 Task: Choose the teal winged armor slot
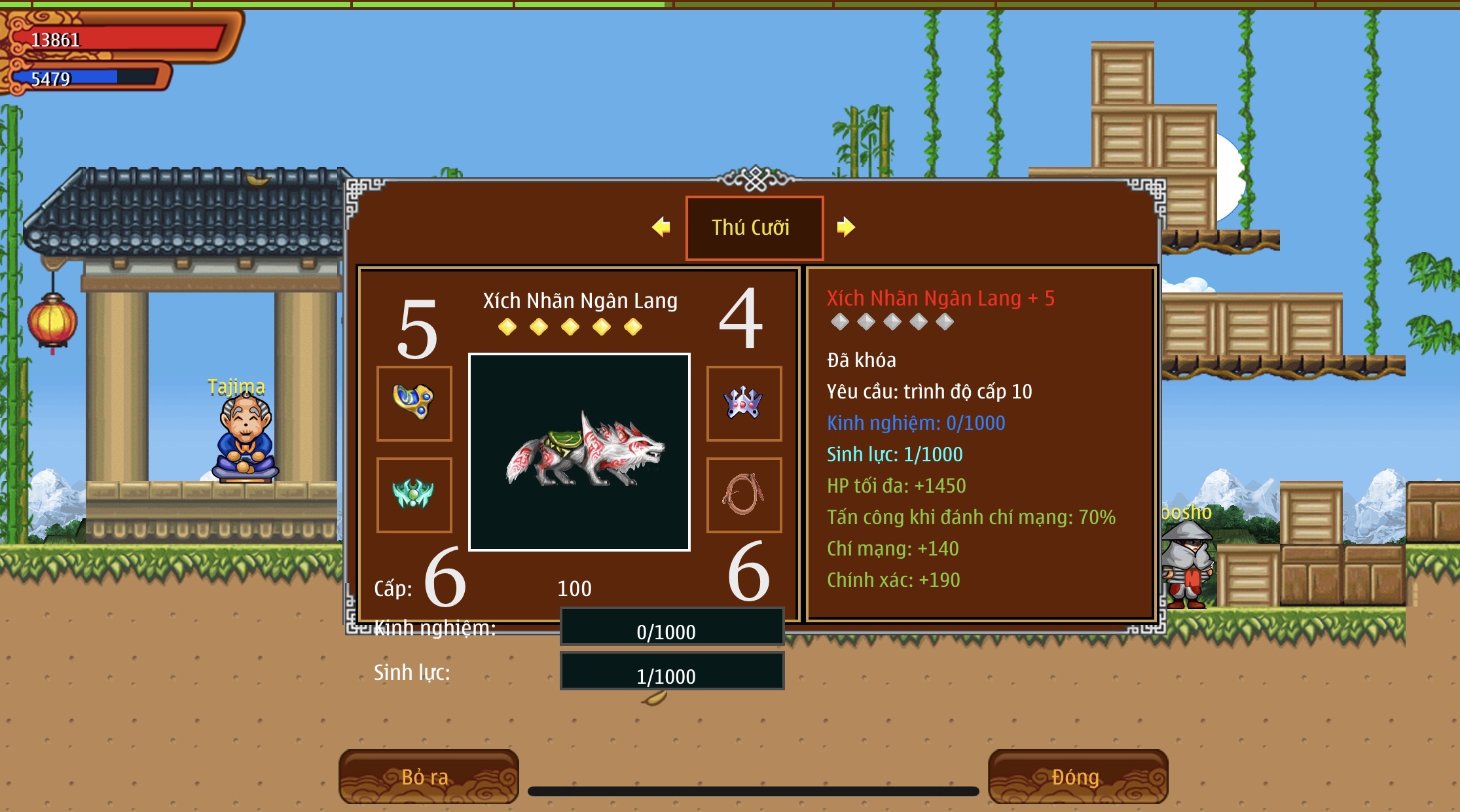[x=414, y=495]
